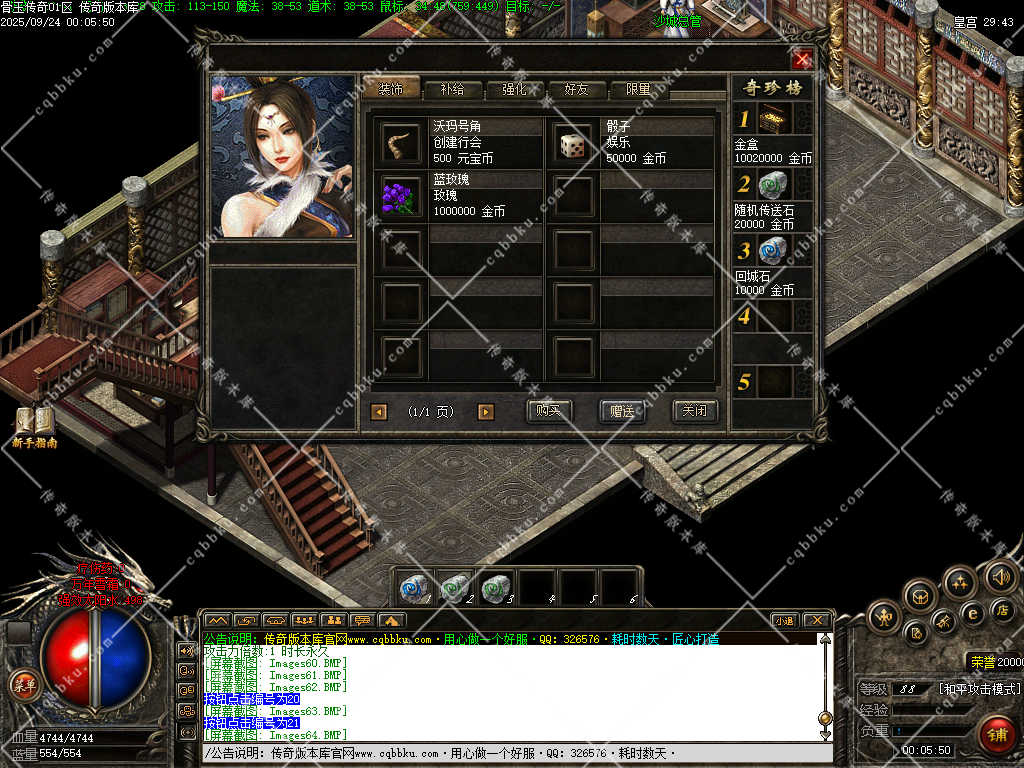
Task: Select the 金盒 gold box featured item
Action: click(773, 120)
